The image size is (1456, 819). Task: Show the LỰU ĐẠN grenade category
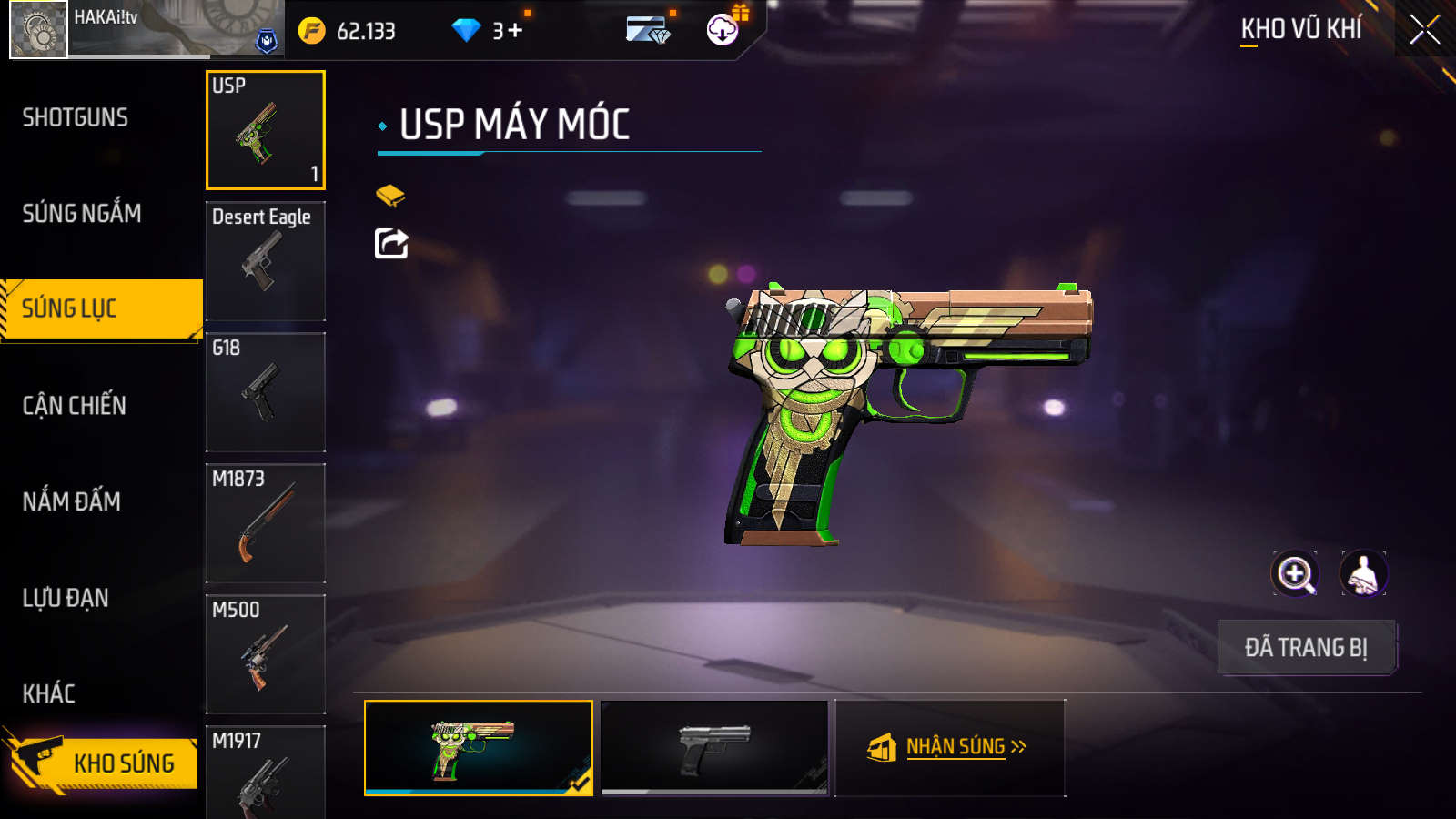coord(66,598)
